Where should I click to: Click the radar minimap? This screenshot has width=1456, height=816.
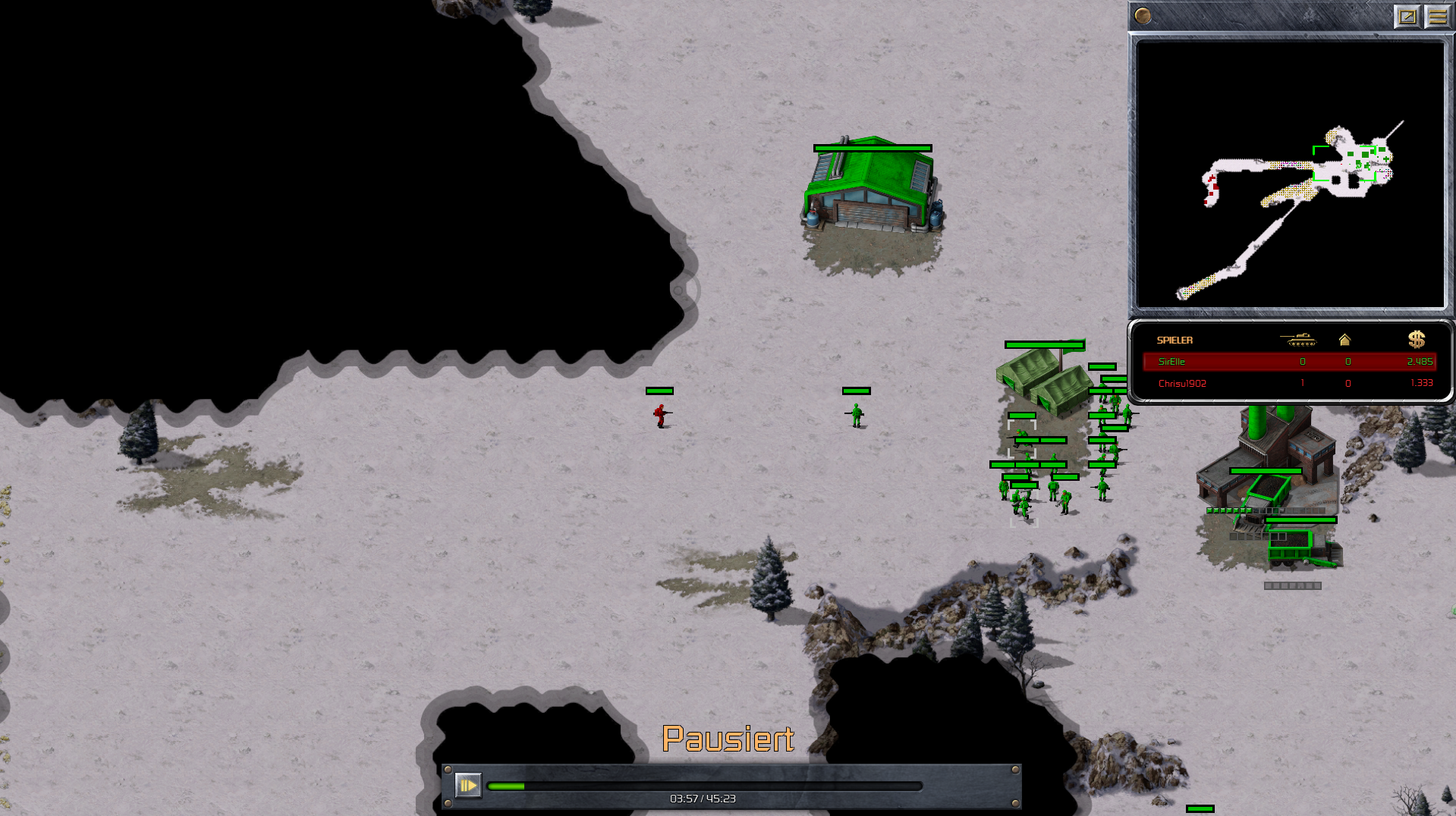click(1290, 174)
